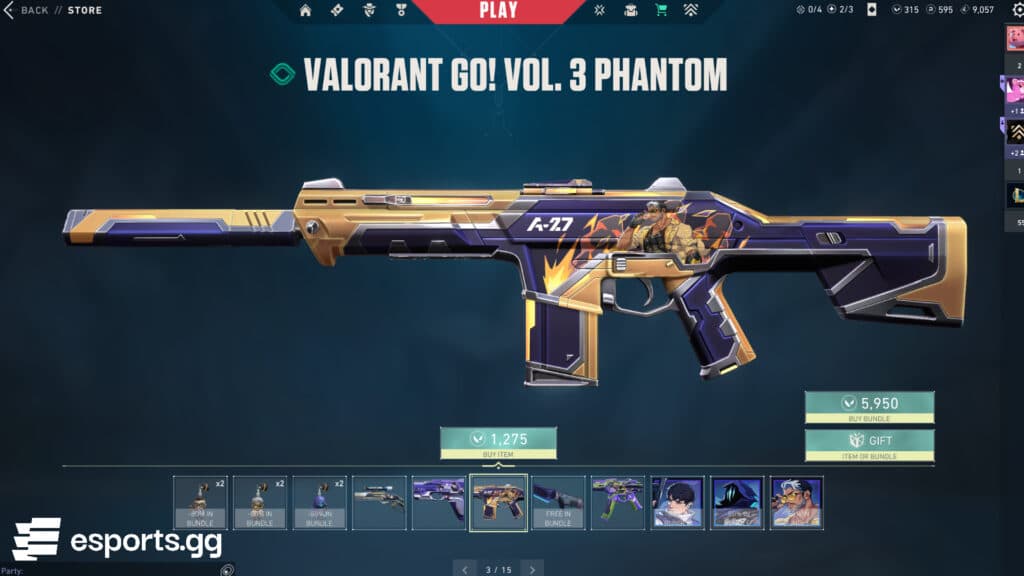Open the double-chevron tab in top bar

pos(691,11)
